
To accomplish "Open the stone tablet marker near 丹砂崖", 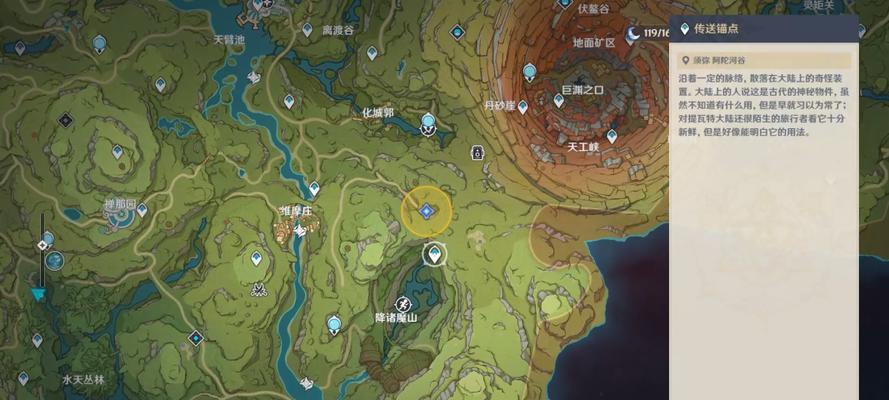I will (x=478, y=153).
